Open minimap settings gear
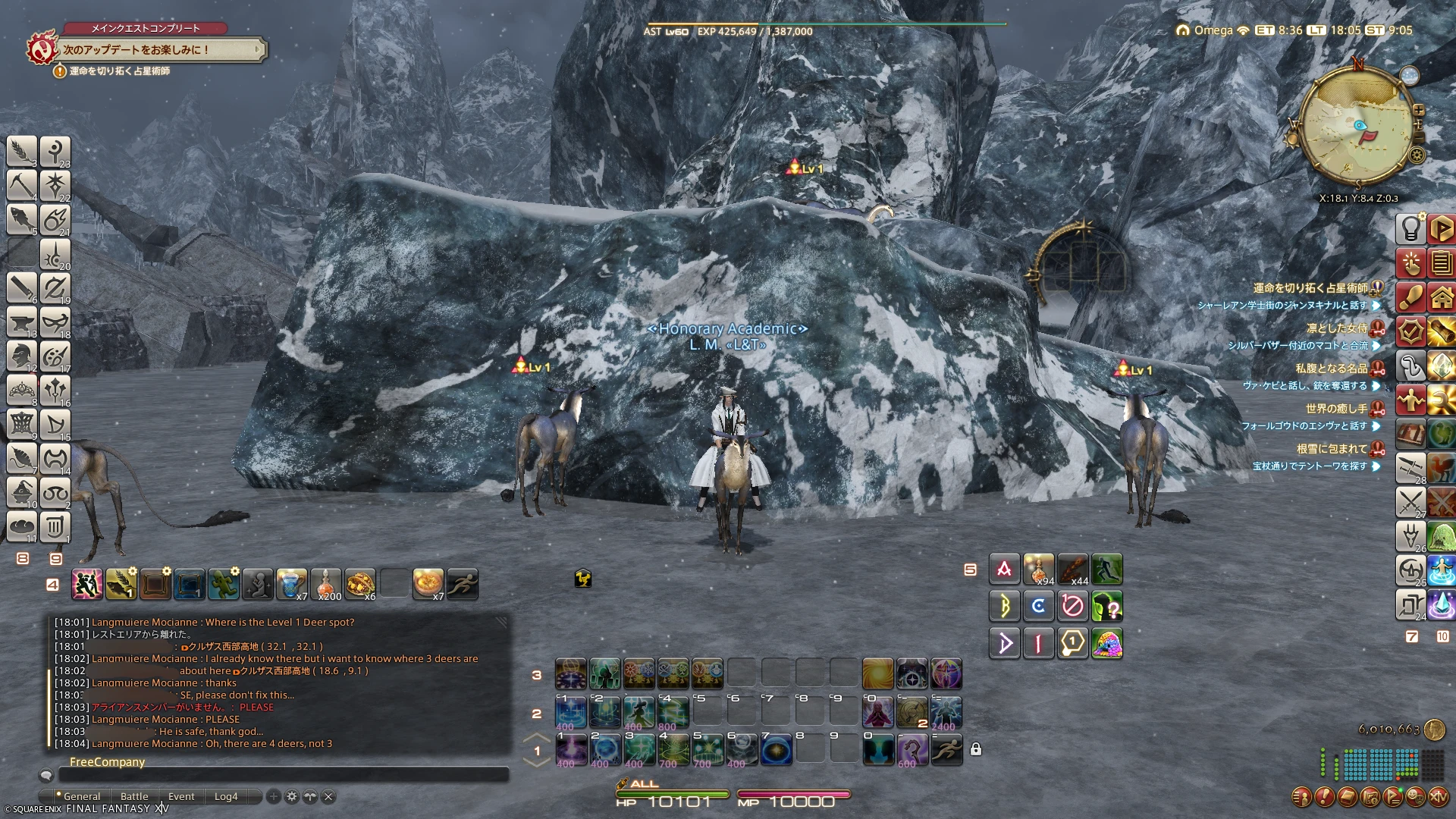The width and height of the screenshot is (1456, 819). click(1417, 155)
